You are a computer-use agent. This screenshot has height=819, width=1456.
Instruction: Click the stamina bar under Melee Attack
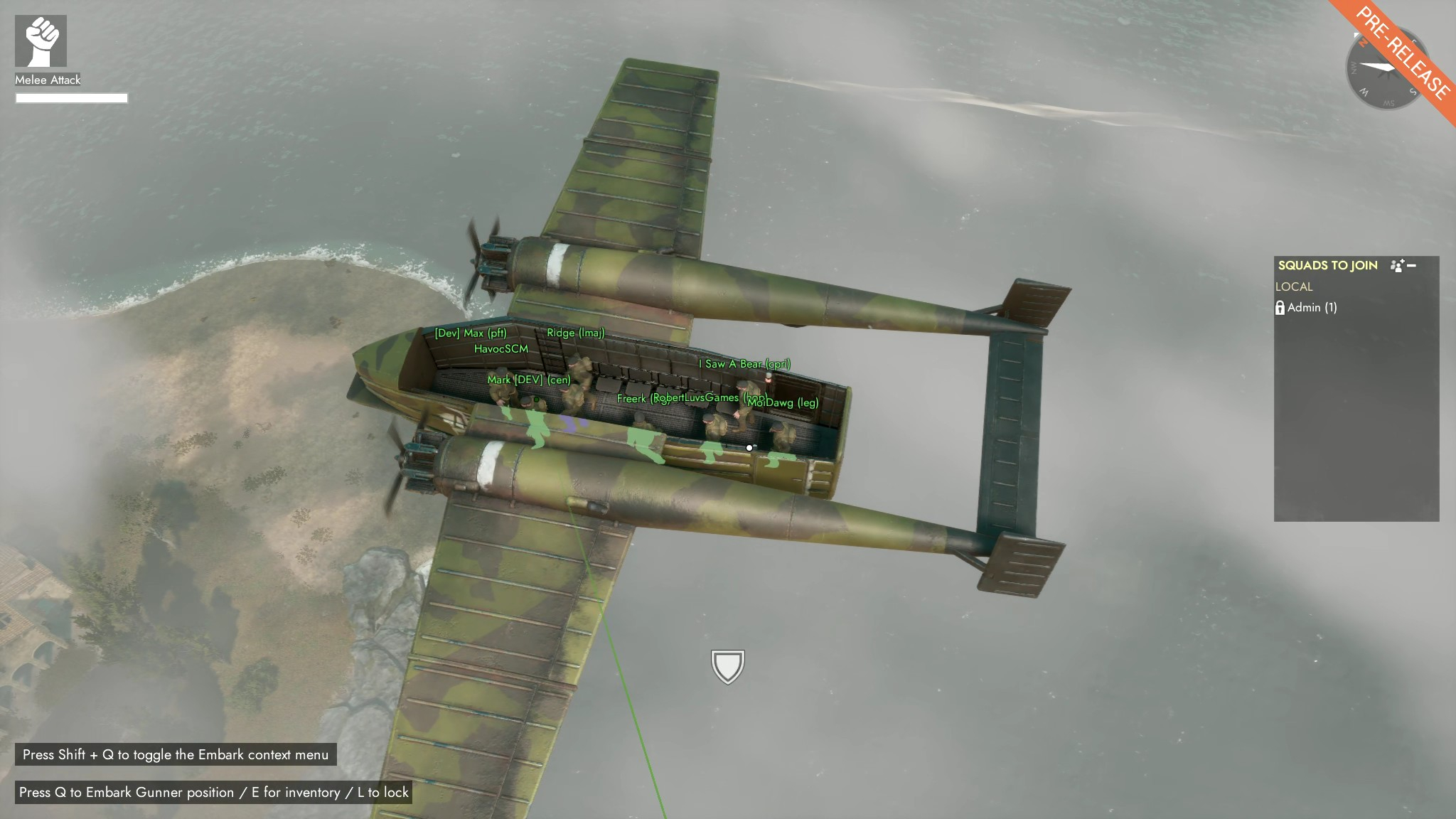pos(73,97)
